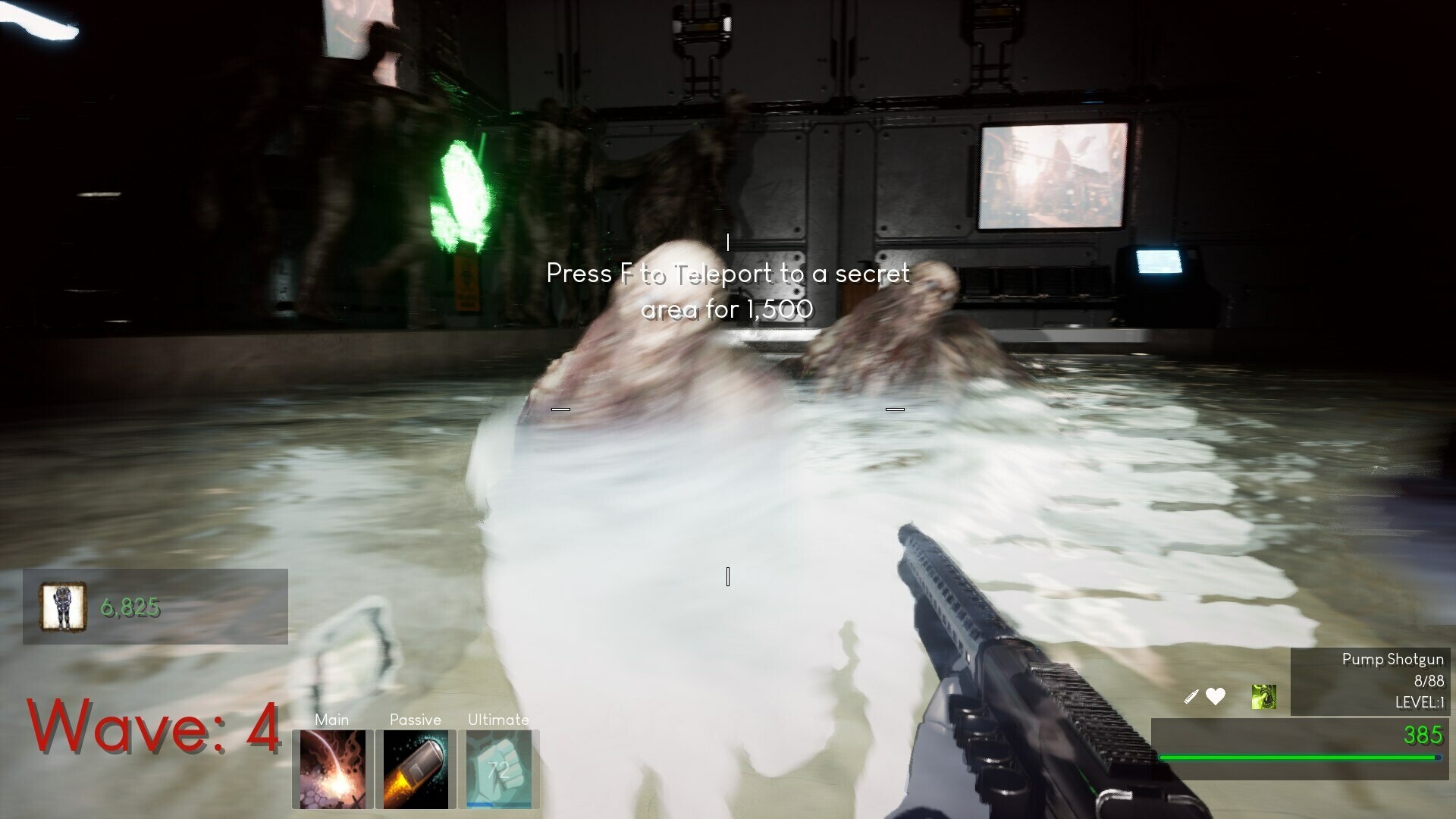Viewport: 1456px width, 819px height.
Task: Activate the Passive bullet ability icon
Action: point(416,770)
